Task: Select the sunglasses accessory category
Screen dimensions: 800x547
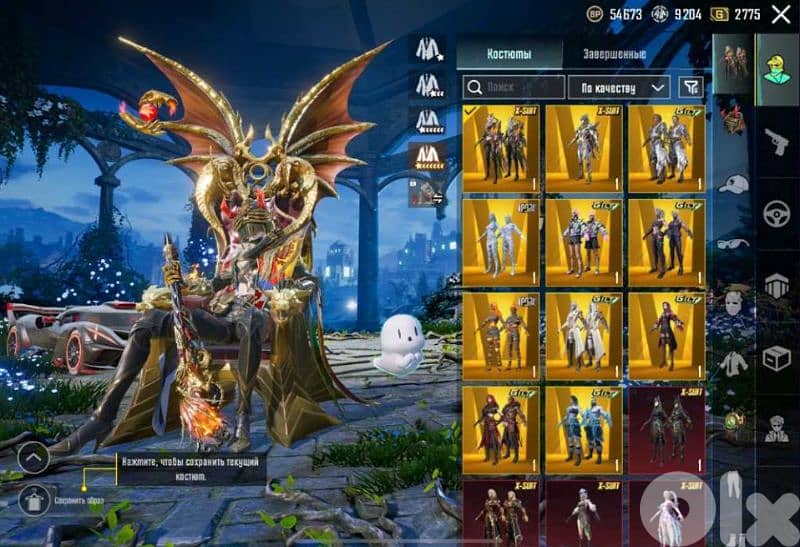Action: [733, 242]
